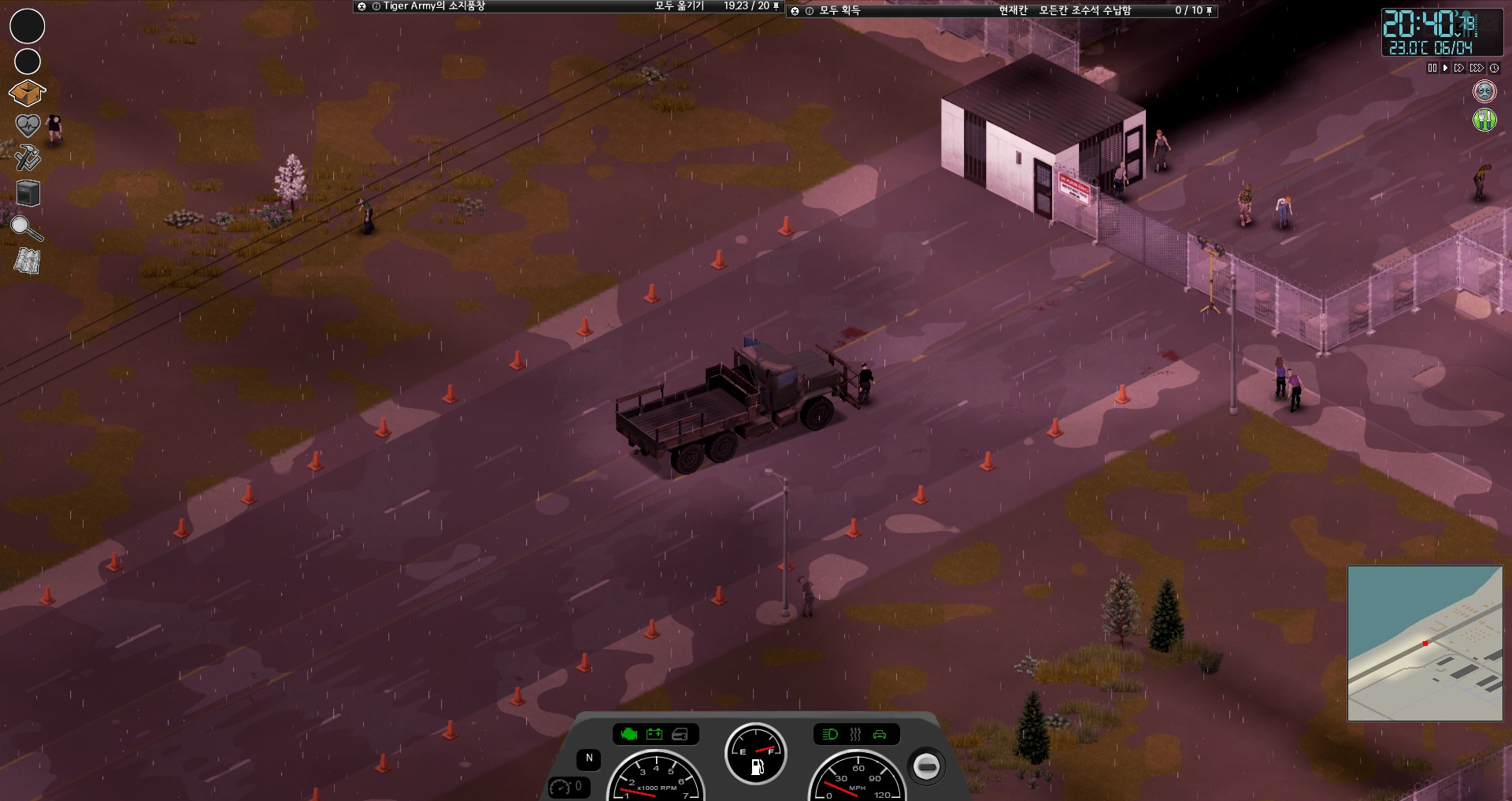The image size is (1512, 801).
Task: Toggle the heater icon on dashboard
Action: pyautogui.click(x=855, y=735)
